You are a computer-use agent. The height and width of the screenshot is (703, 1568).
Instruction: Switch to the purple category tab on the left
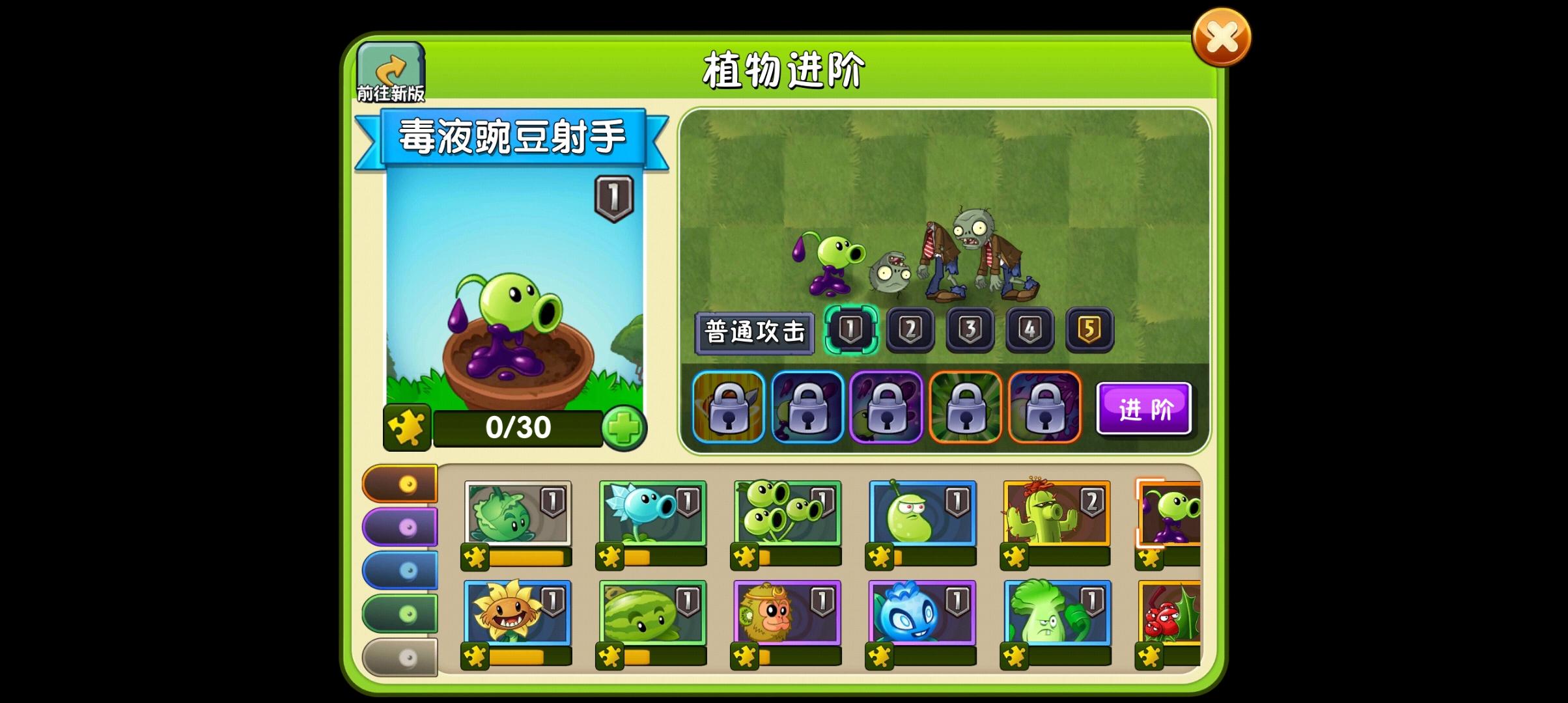(400, 527)
